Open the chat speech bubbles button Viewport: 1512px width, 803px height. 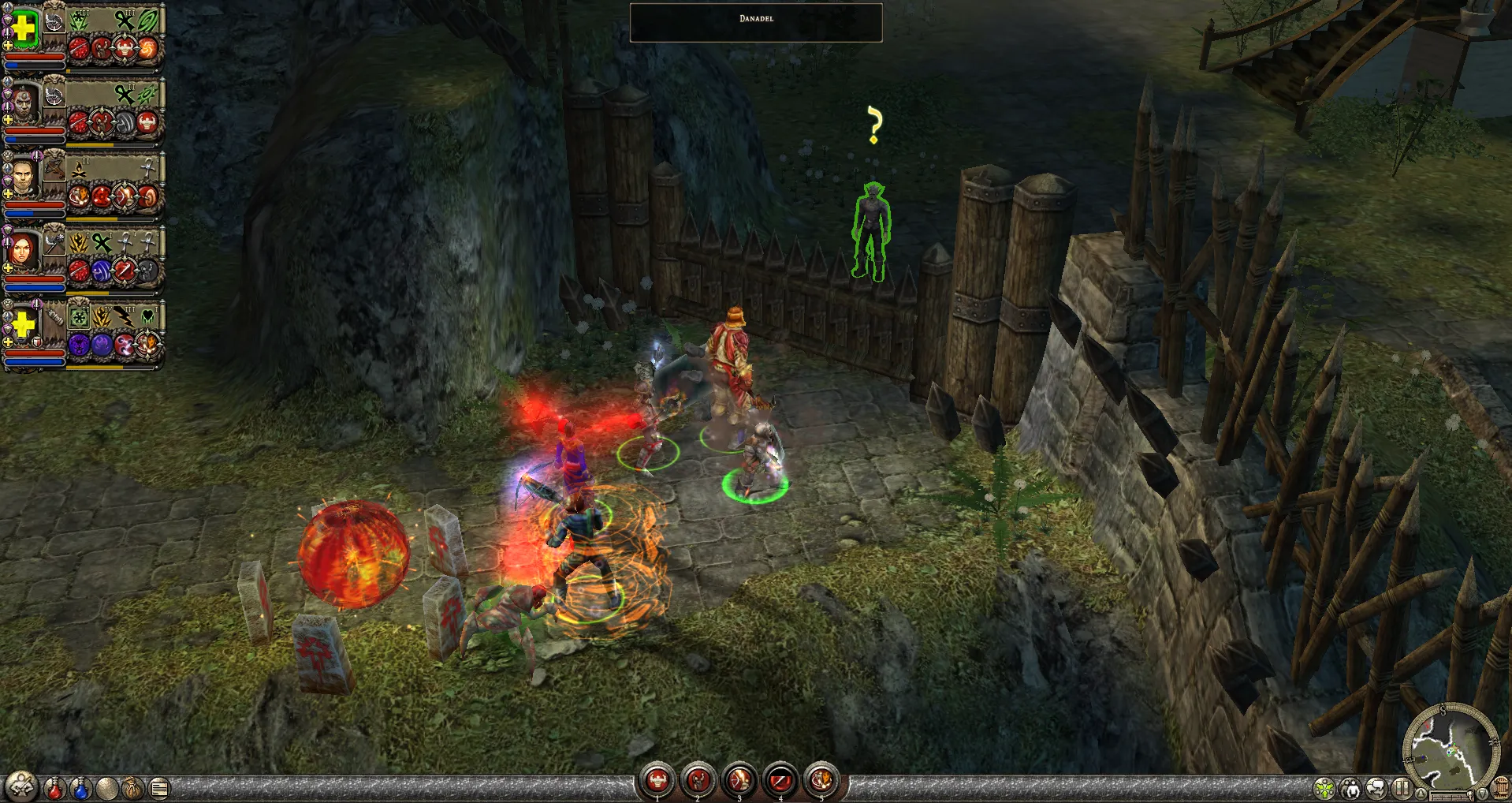[x=1376, y=788]
